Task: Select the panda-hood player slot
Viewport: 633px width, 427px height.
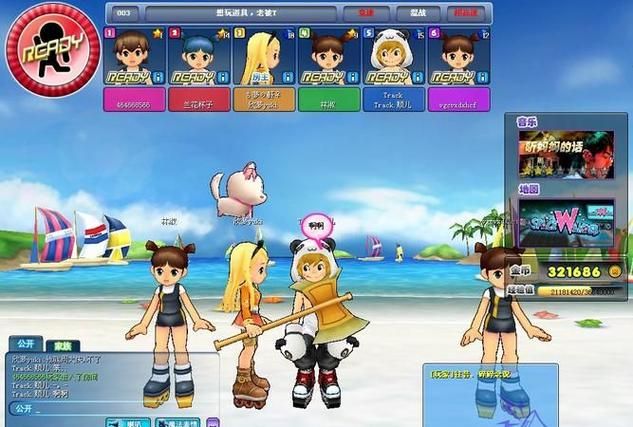Action: 393,62
